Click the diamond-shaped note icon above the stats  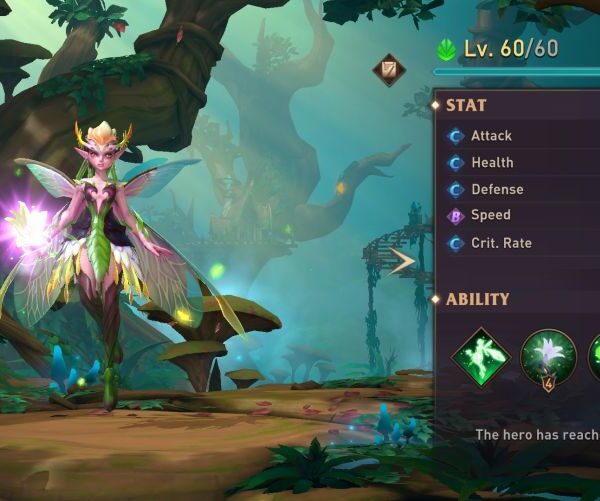(x=389, y=70)
